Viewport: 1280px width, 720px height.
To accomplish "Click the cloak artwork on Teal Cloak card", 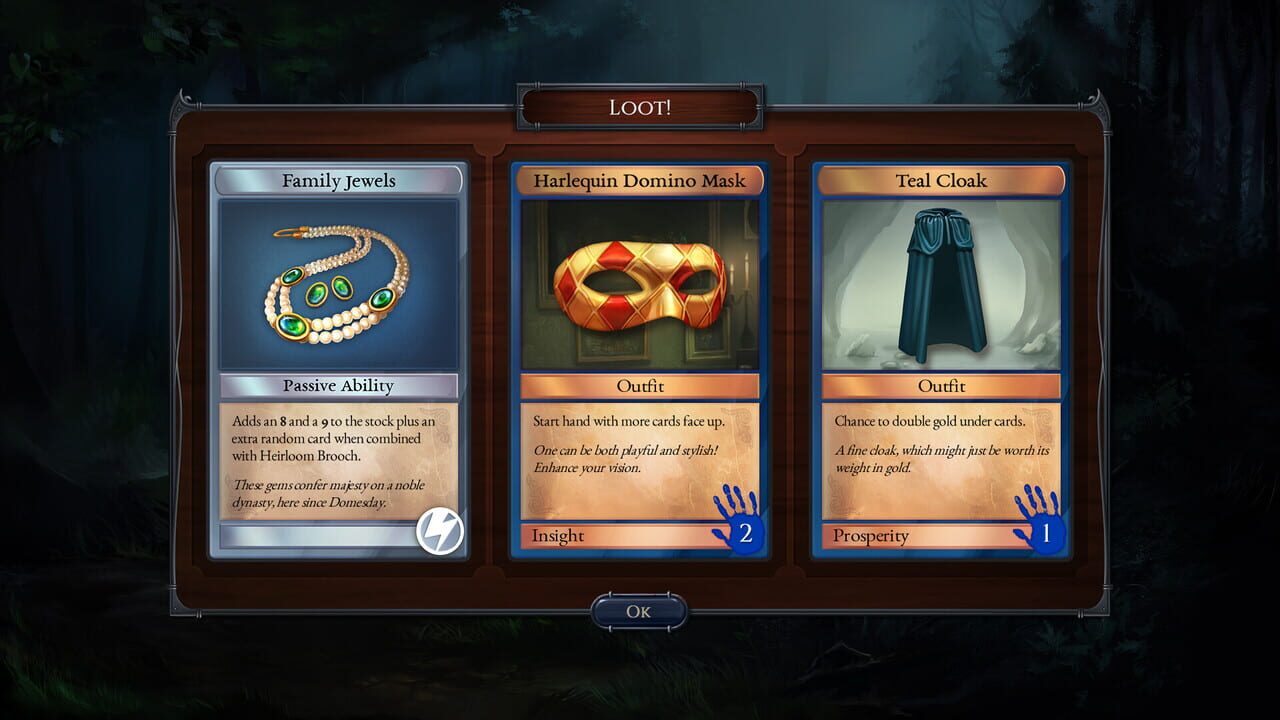I will [x=944, y=285].
